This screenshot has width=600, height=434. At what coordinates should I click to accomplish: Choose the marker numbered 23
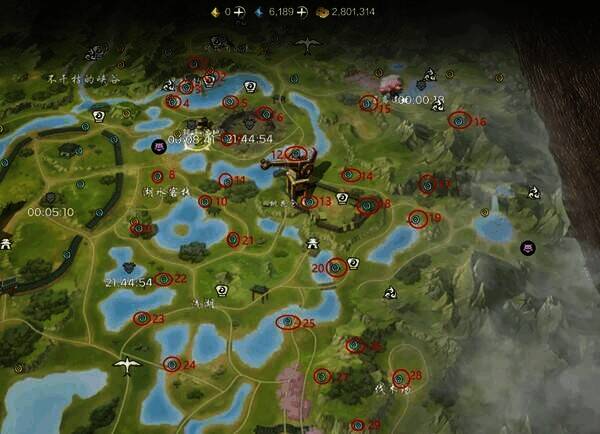coord(141,318)
